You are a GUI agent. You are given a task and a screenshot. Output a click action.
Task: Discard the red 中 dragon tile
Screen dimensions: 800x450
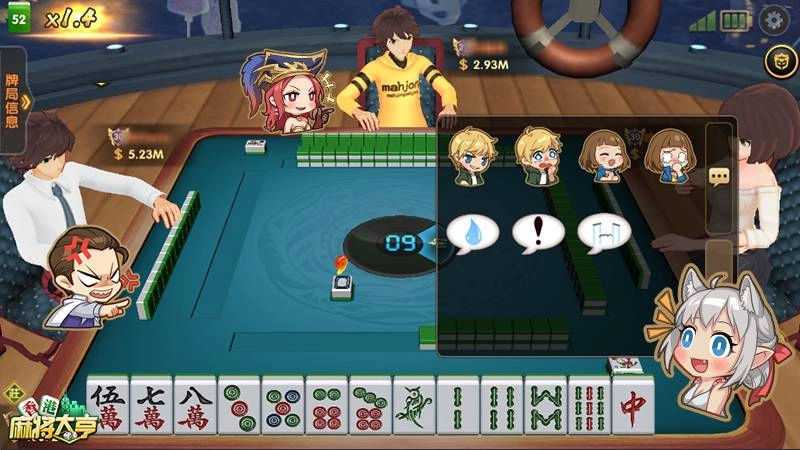point(632,405)
